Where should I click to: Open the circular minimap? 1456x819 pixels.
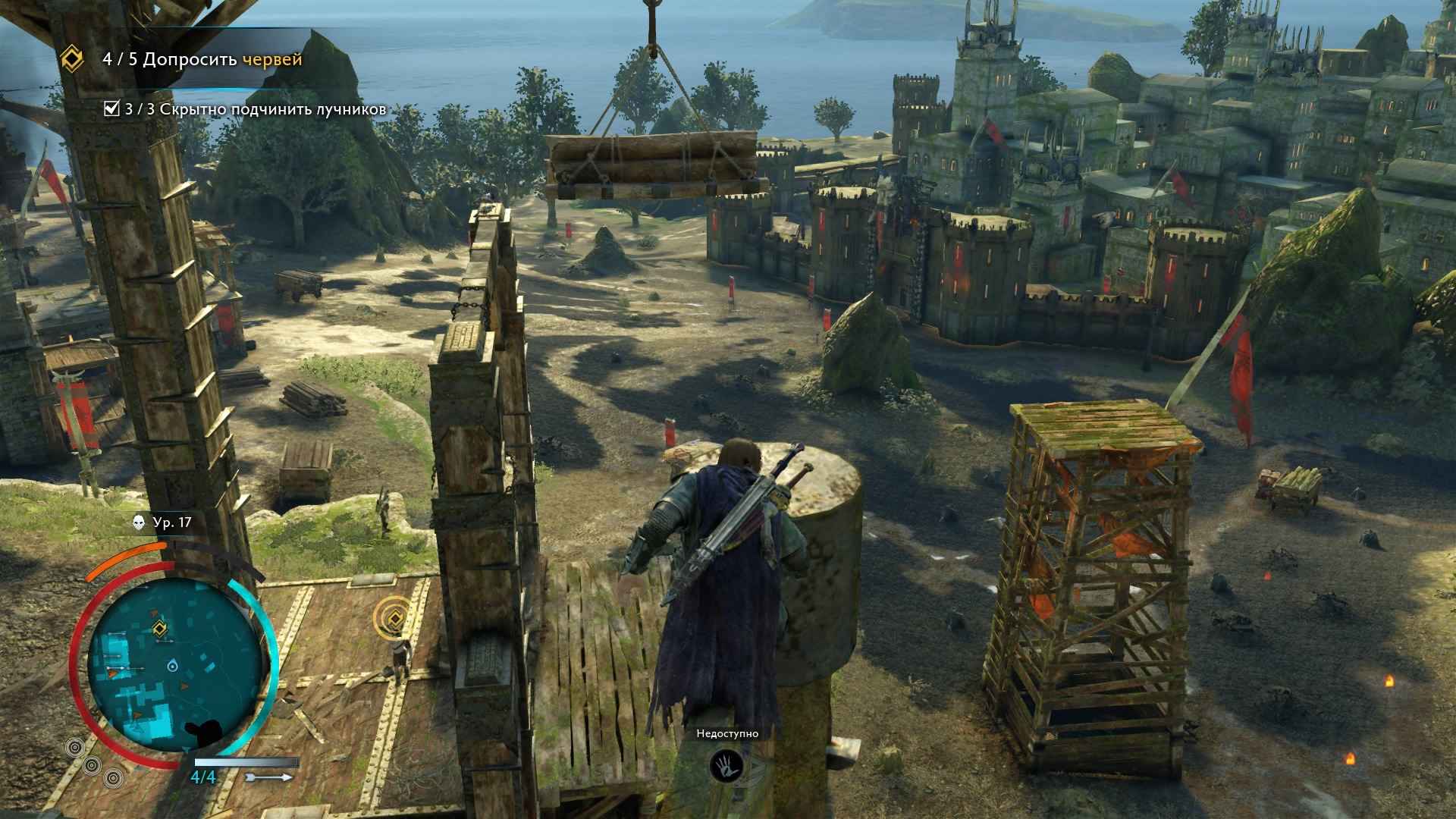coord(175,666)
